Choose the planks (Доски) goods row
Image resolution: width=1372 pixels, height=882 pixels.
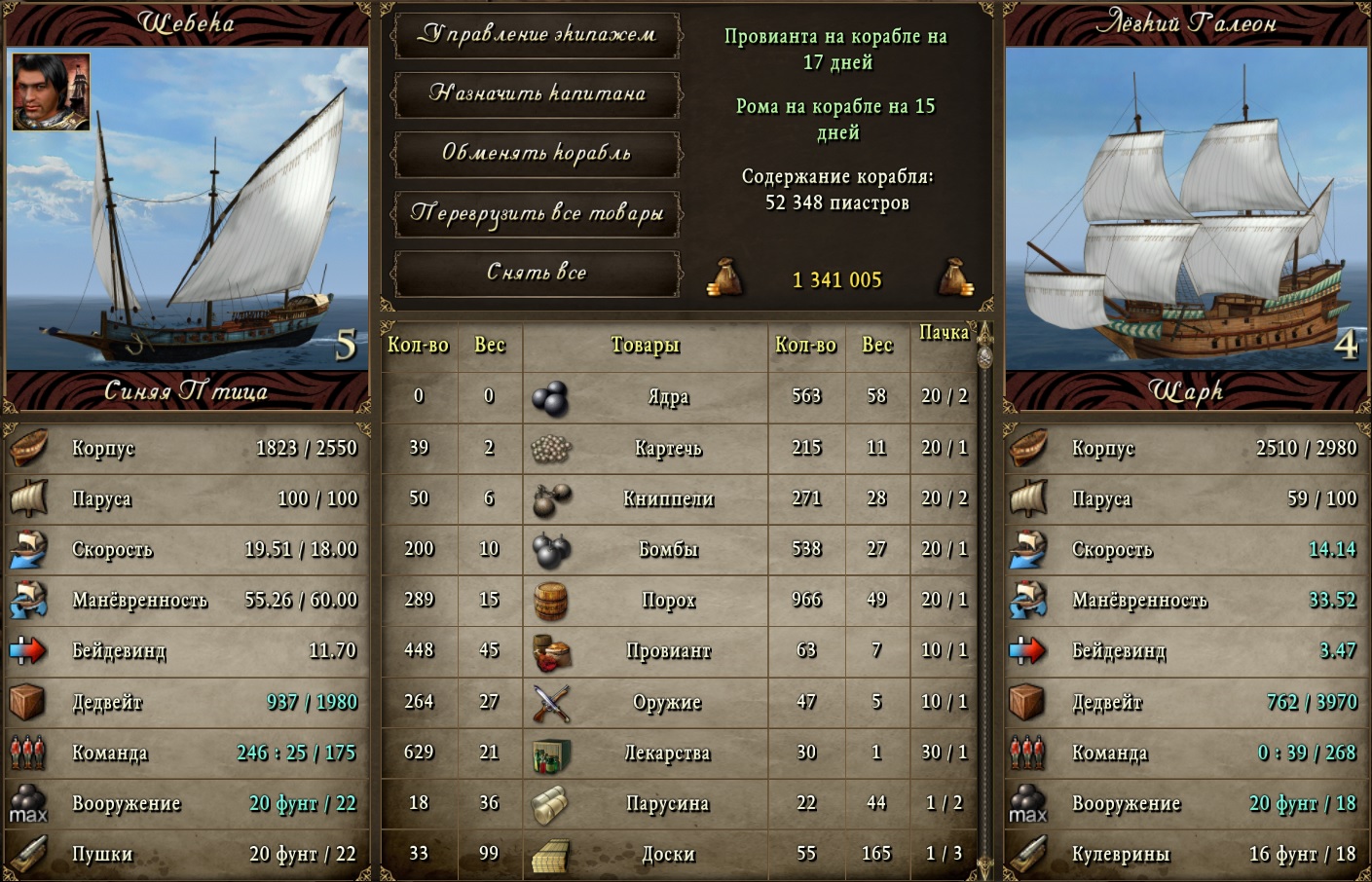(x=668, y=854)
